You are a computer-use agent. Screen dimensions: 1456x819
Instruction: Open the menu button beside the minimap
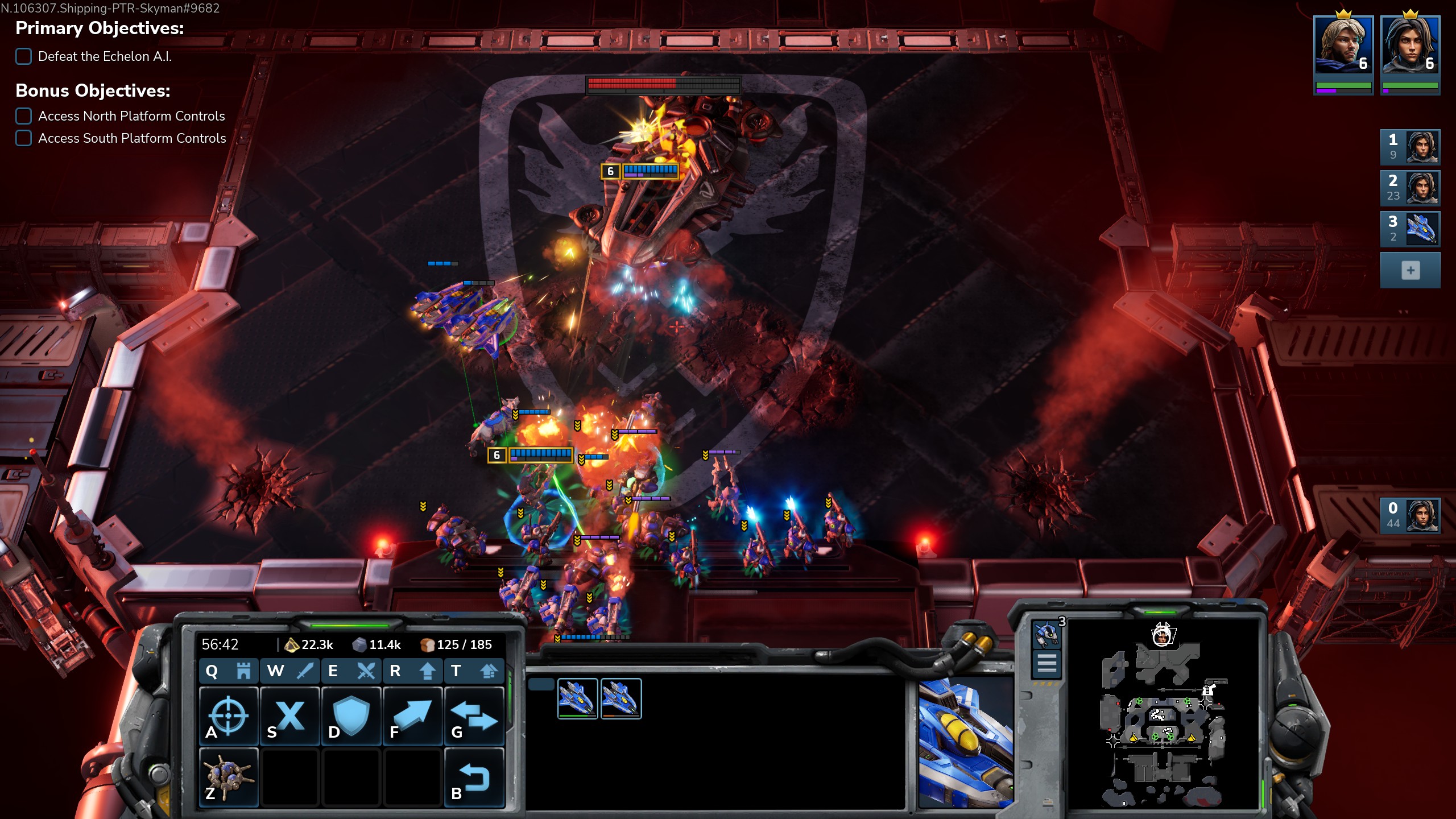[x=1046, y=663]
